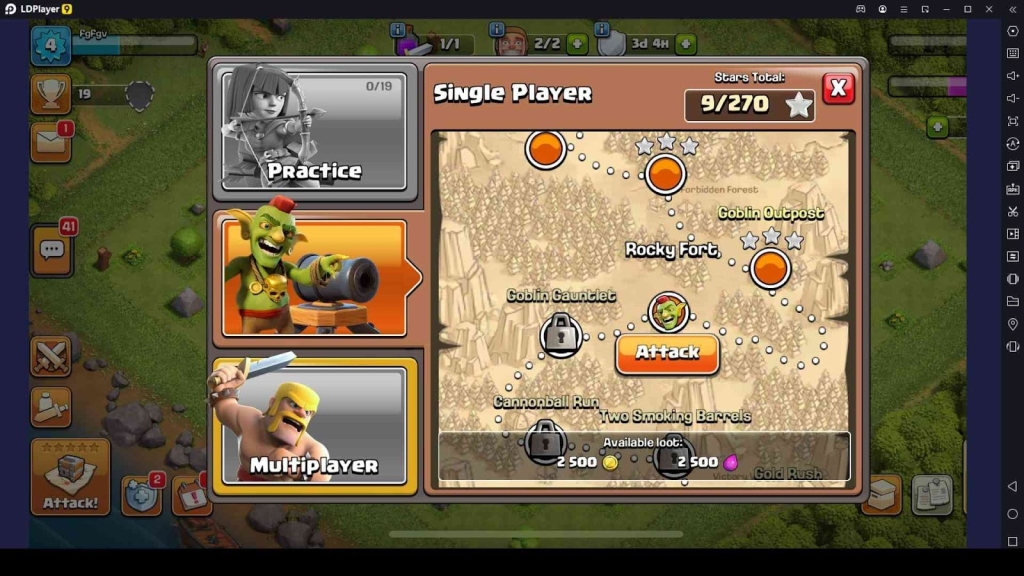This screenshot has height=576, width=1024.
Task: Open the mail inbox envelope
Action: 51,142
